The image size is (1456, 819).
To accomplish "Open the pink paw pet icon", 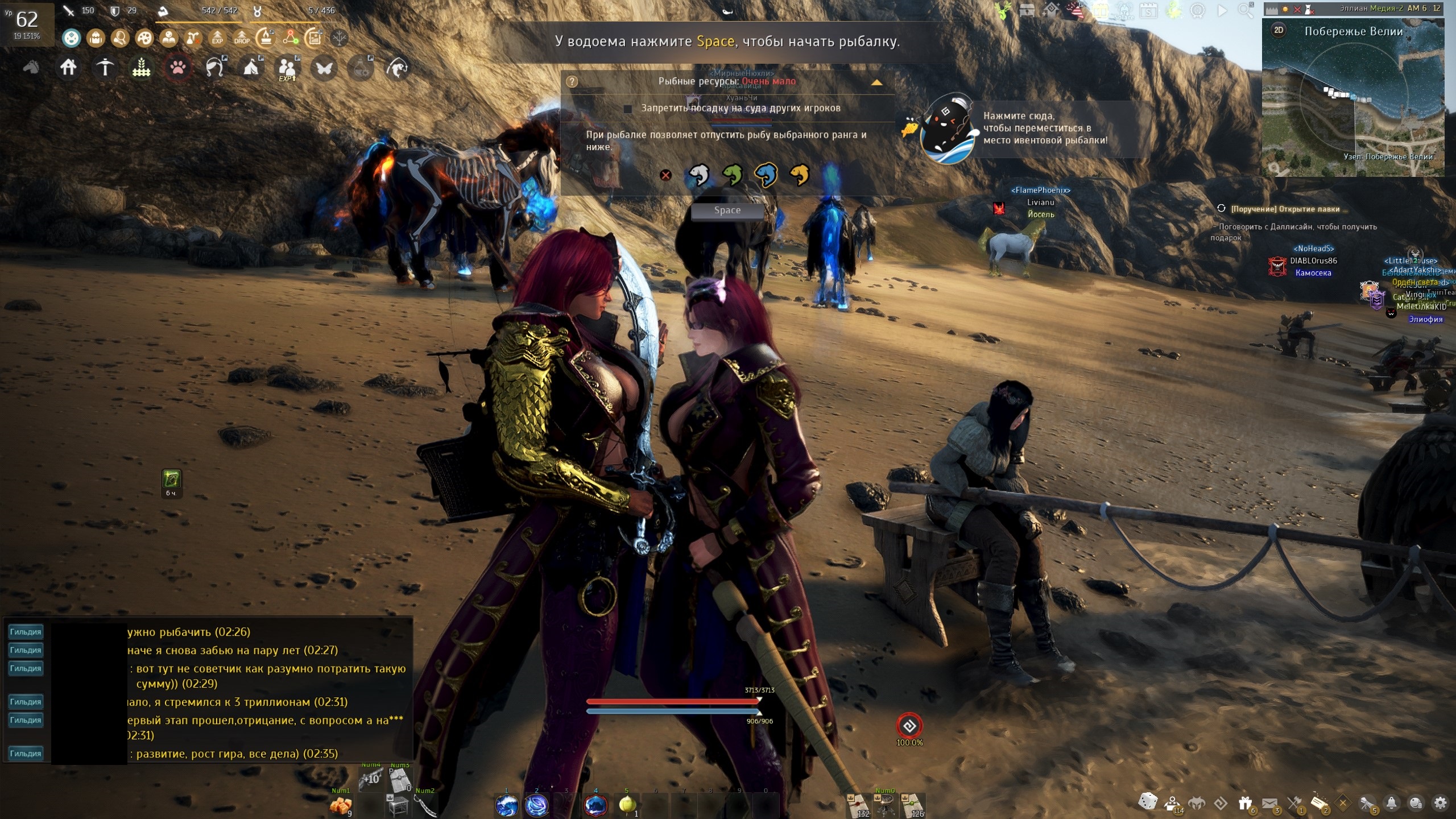I will point(177,68).
